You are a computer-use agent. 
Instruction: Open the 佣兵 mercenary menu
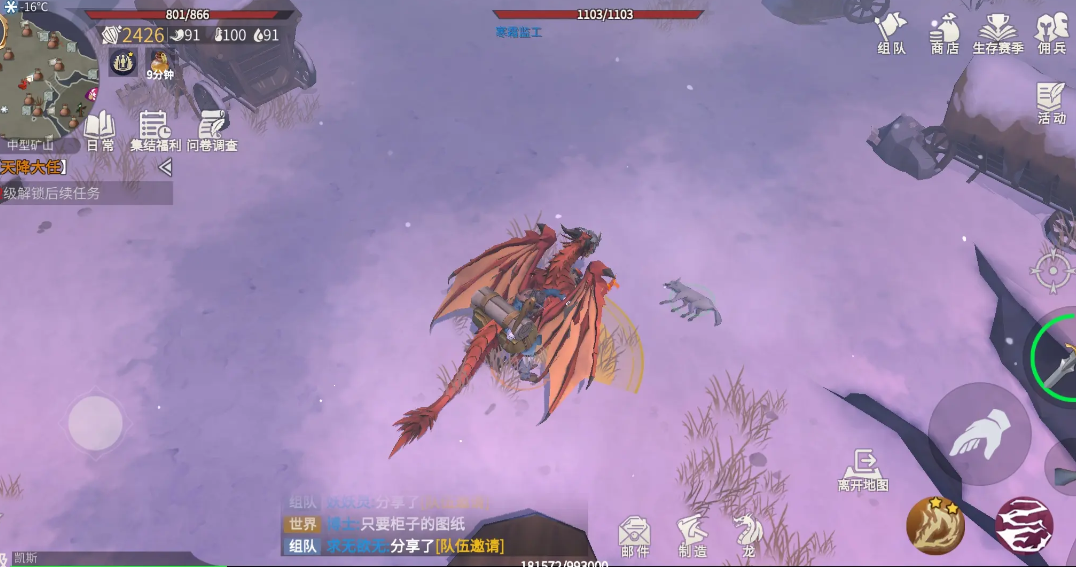pos(1051,33)
